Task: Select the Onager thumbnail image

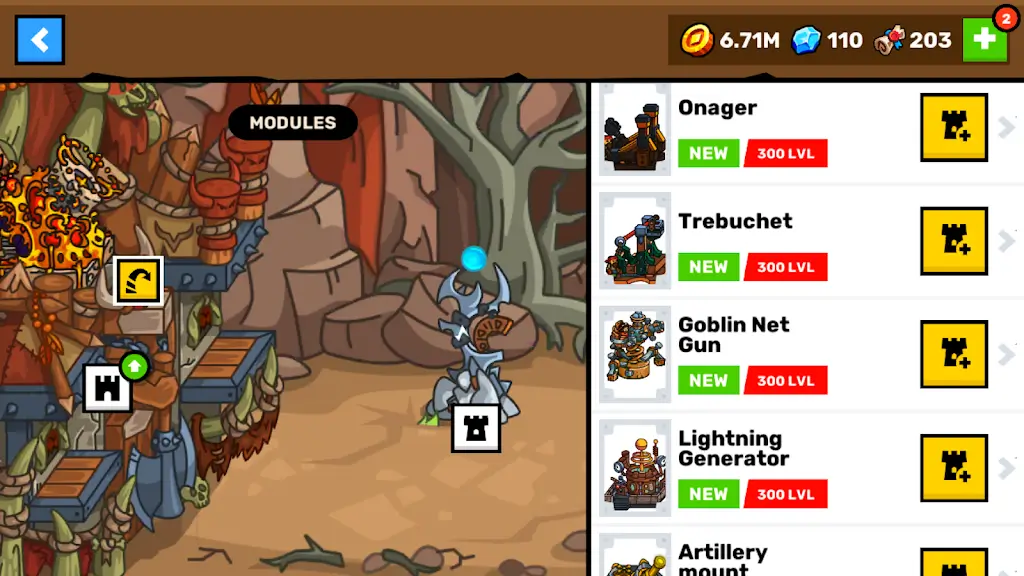Action: [635, 130]
